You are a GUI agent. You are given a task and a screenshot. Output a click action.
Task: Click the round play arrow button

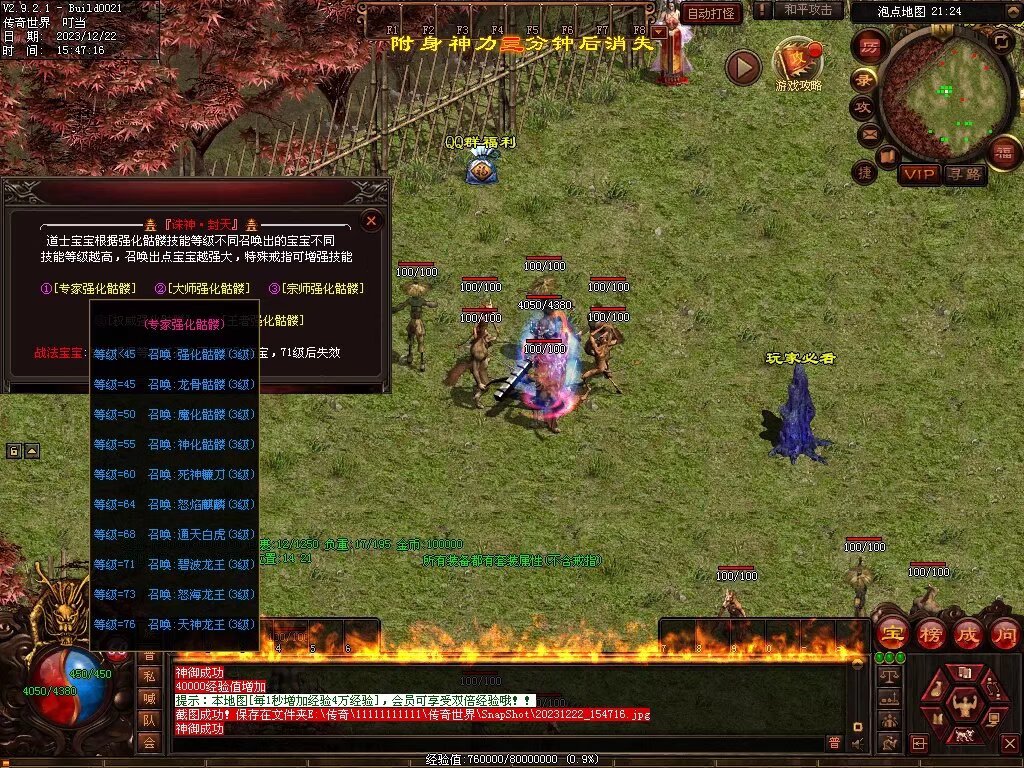tap(743, 67)
